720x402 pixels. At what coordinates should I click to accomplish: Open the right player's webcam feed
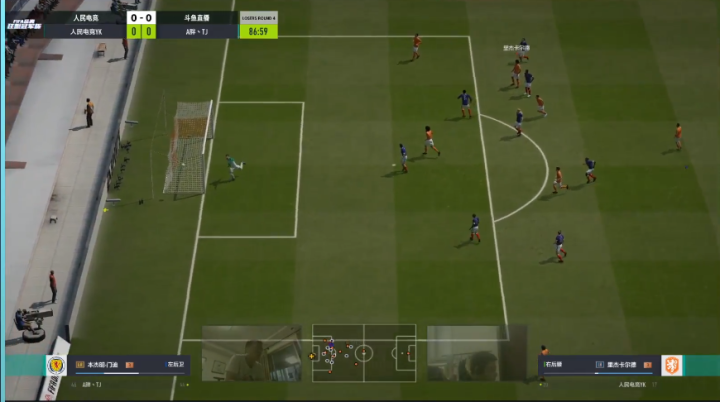(x=477, y=353)
